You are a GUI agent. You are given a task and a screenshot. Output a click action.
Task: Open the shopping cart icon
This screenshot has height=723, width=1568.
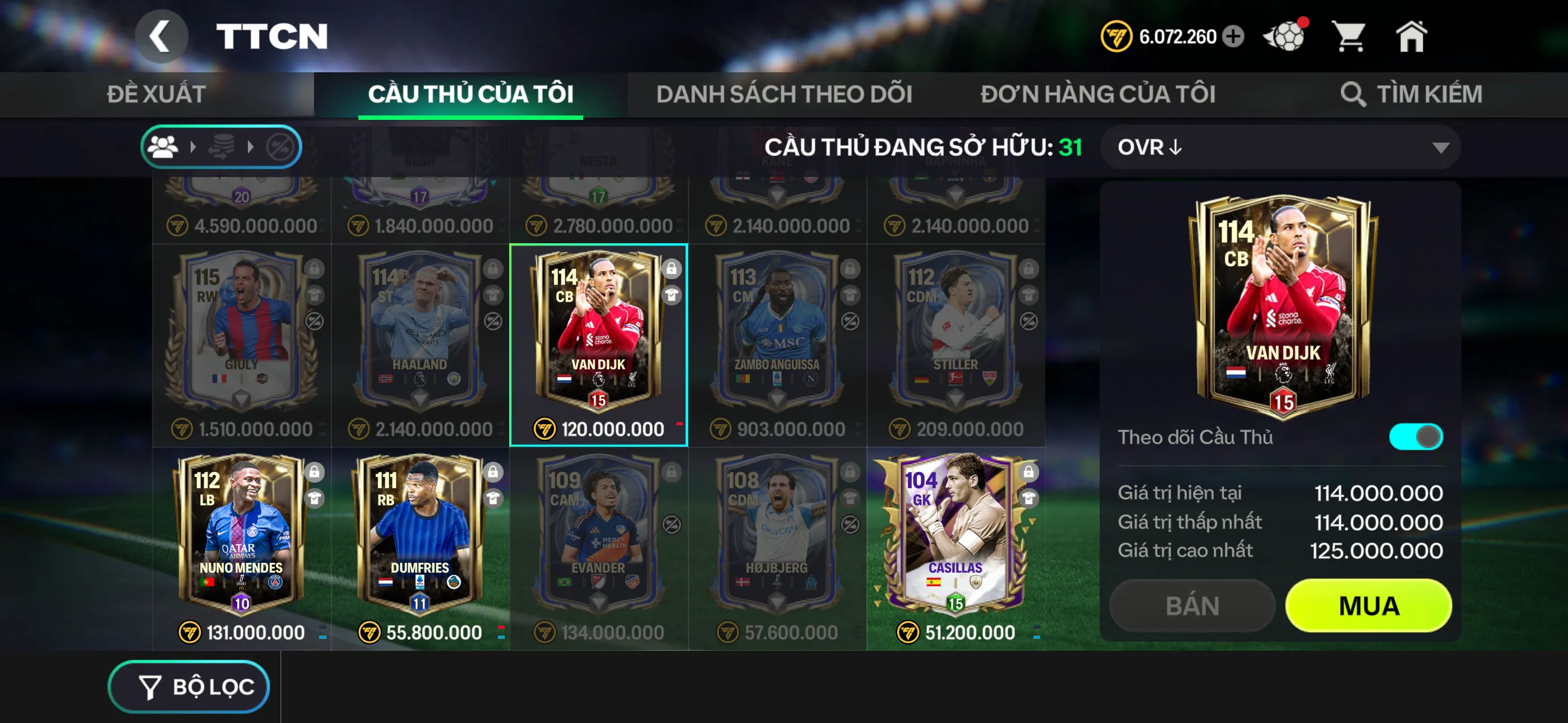click(1352, 36)
